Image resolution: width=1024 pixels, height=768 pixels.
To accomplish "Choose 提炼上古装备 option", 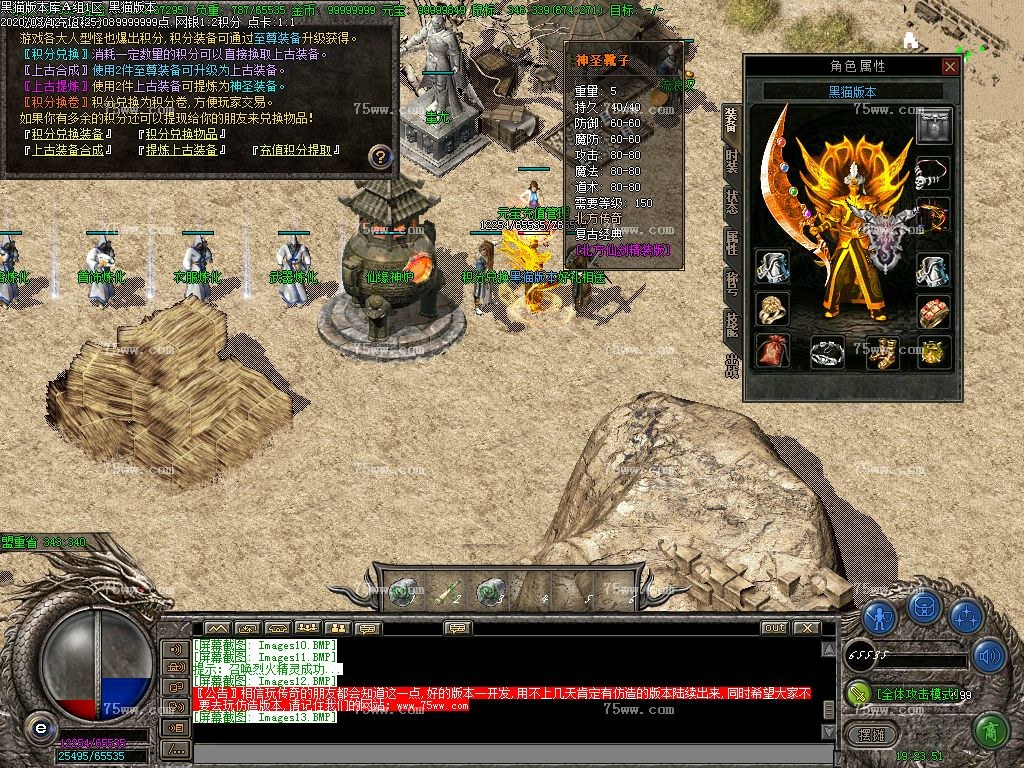I will pos(180,150).
